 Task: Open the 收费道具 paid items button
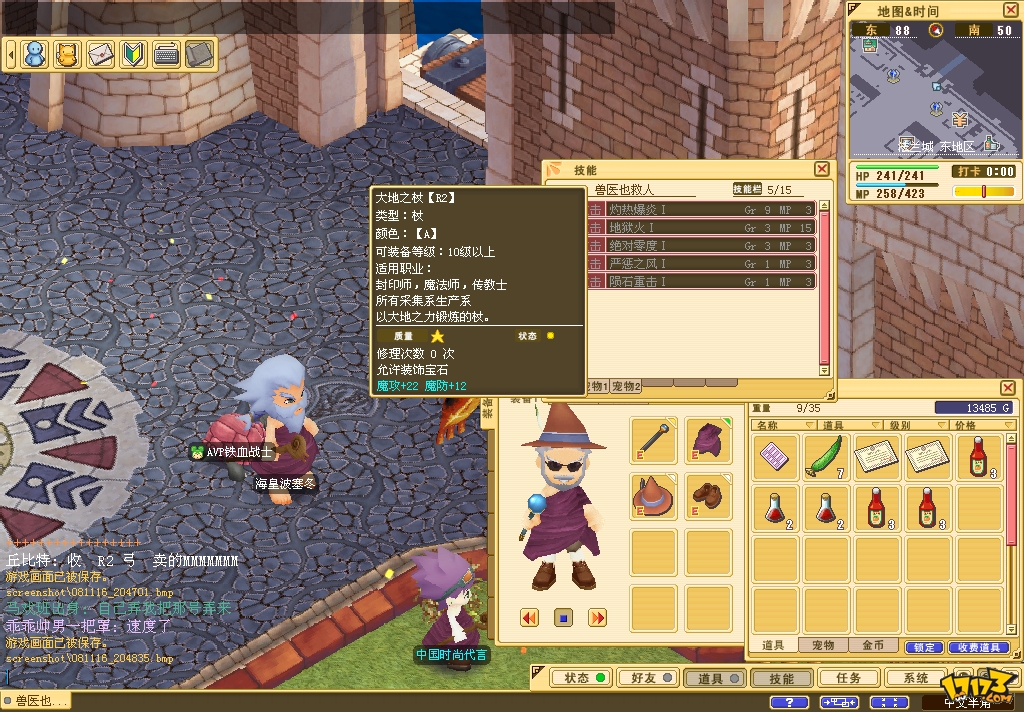pos(976,647)
